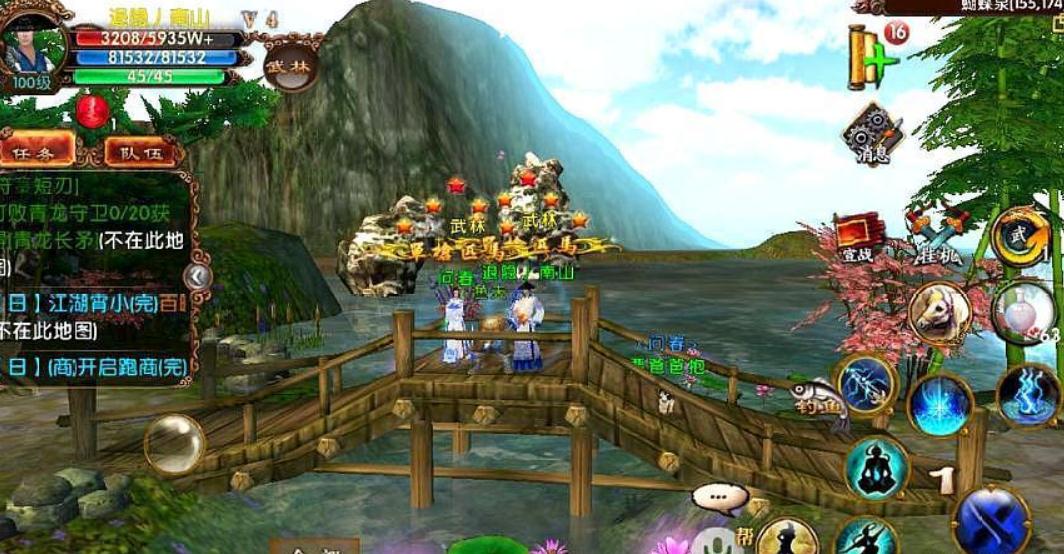Tap the round virtual joystick orb
The image size is (1064, 554).
point(174,444)
